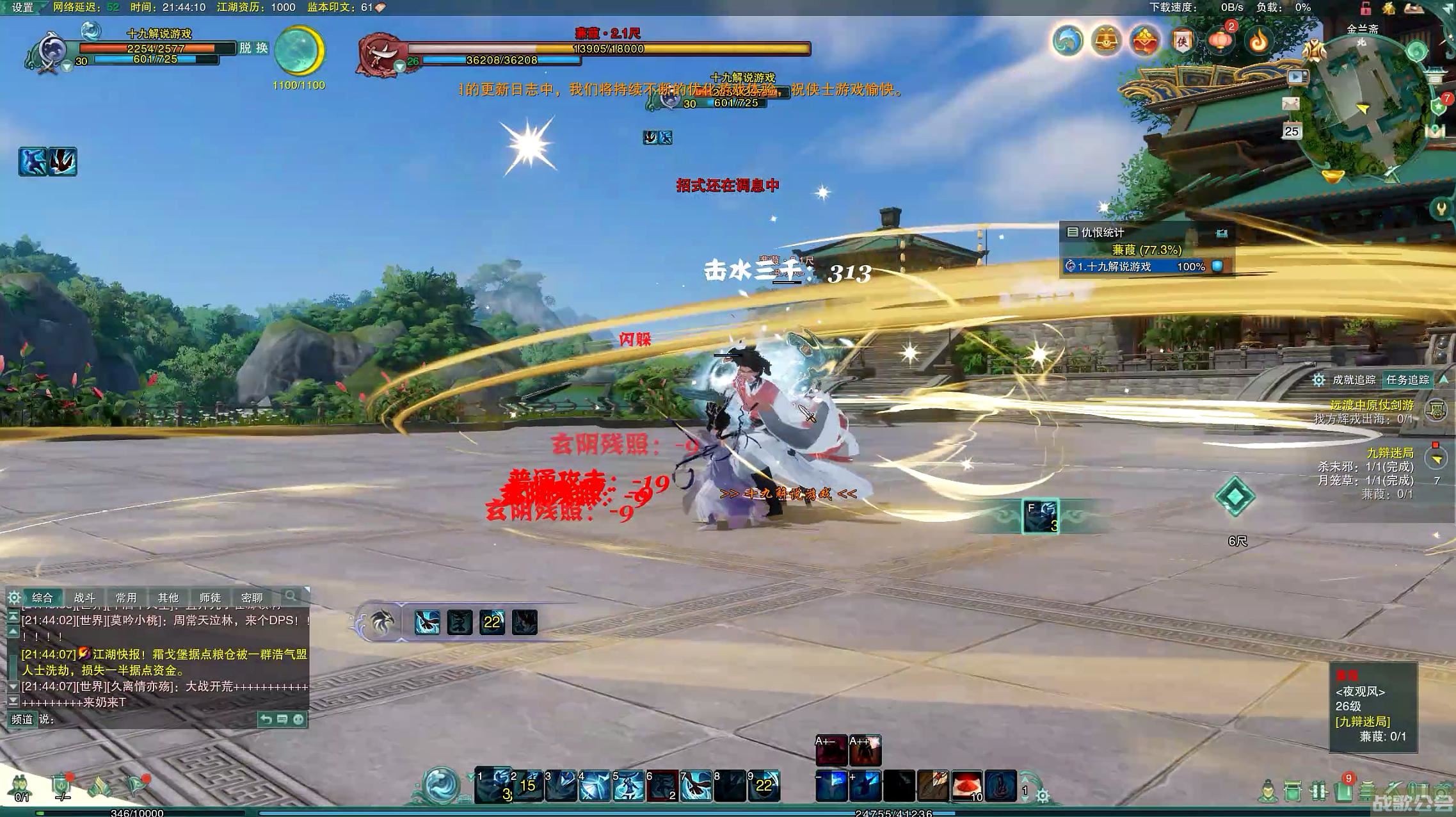Activate the skill in hotbar slot 5

(x=628, y=786)
